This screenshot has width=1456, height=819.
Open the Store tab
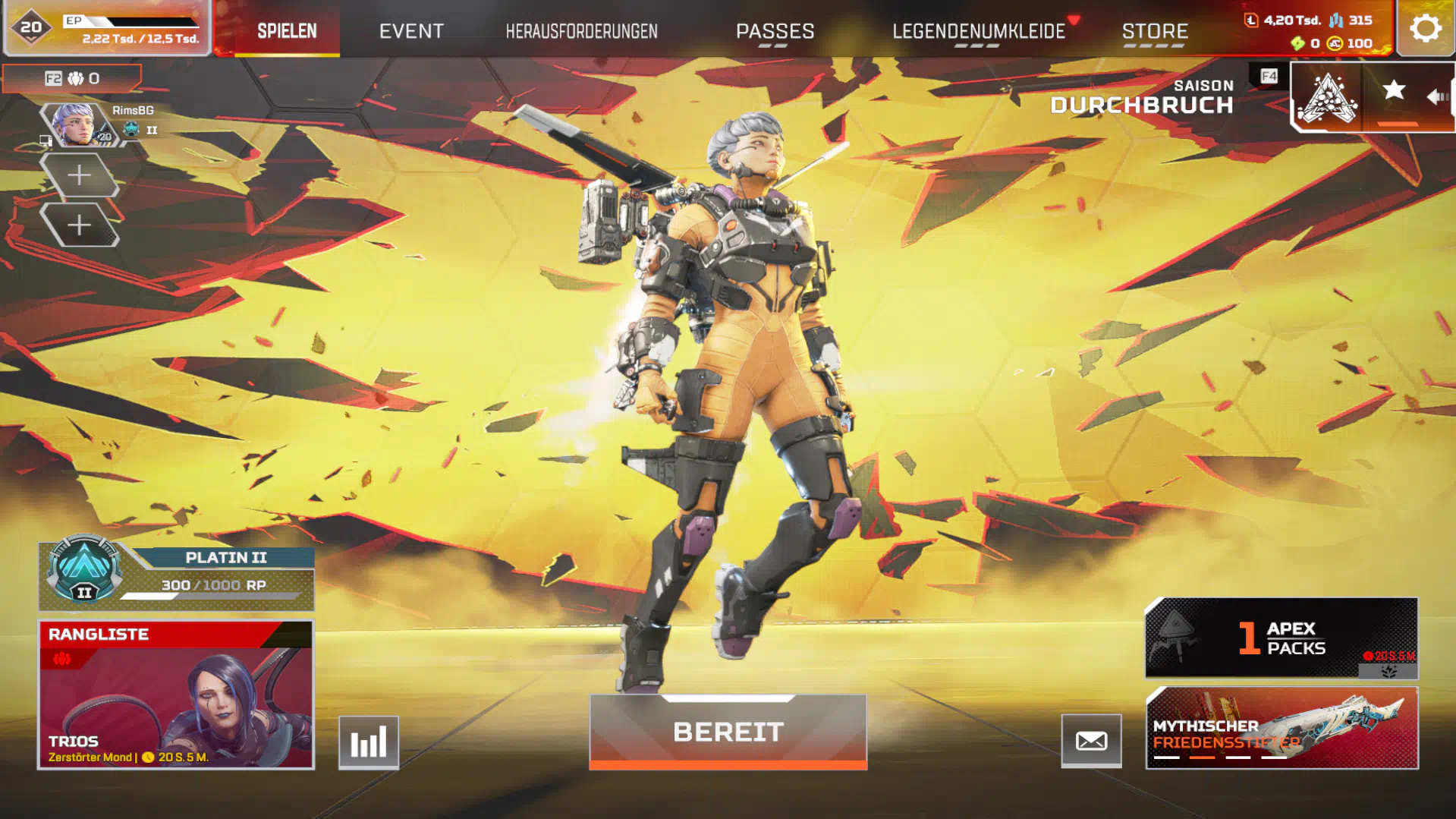click(x=1155, y=31)
